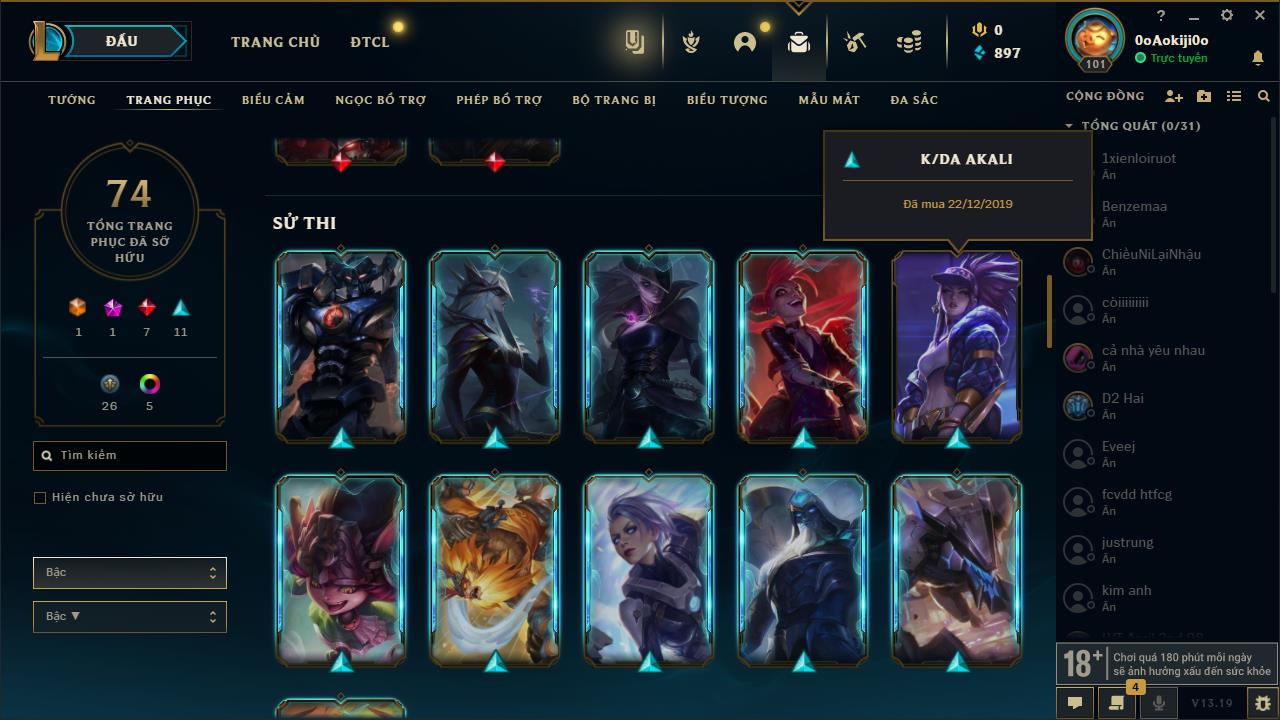Click the 'Tìm kiếm' search field
This screenshot has width=1280, height=720.
129,455
